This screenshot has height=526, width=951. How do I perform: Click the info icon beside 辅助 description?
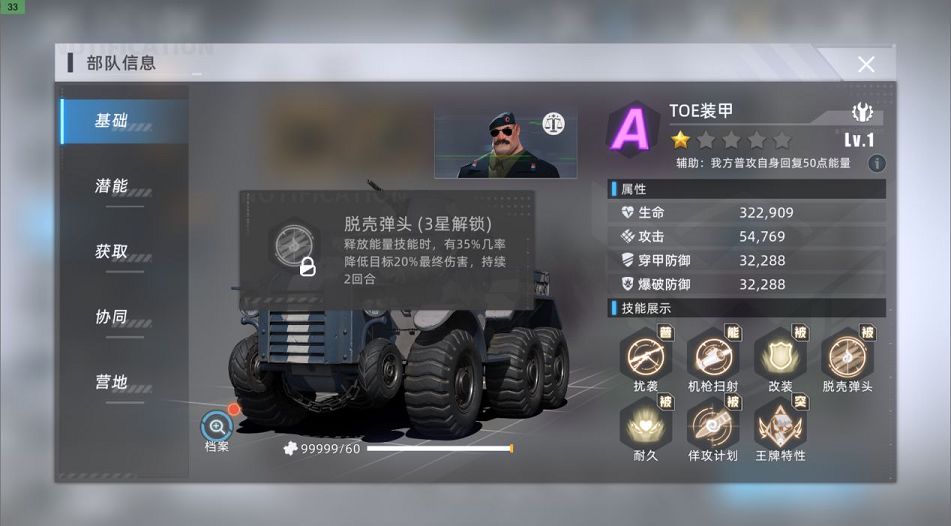(x=876, y=163)
